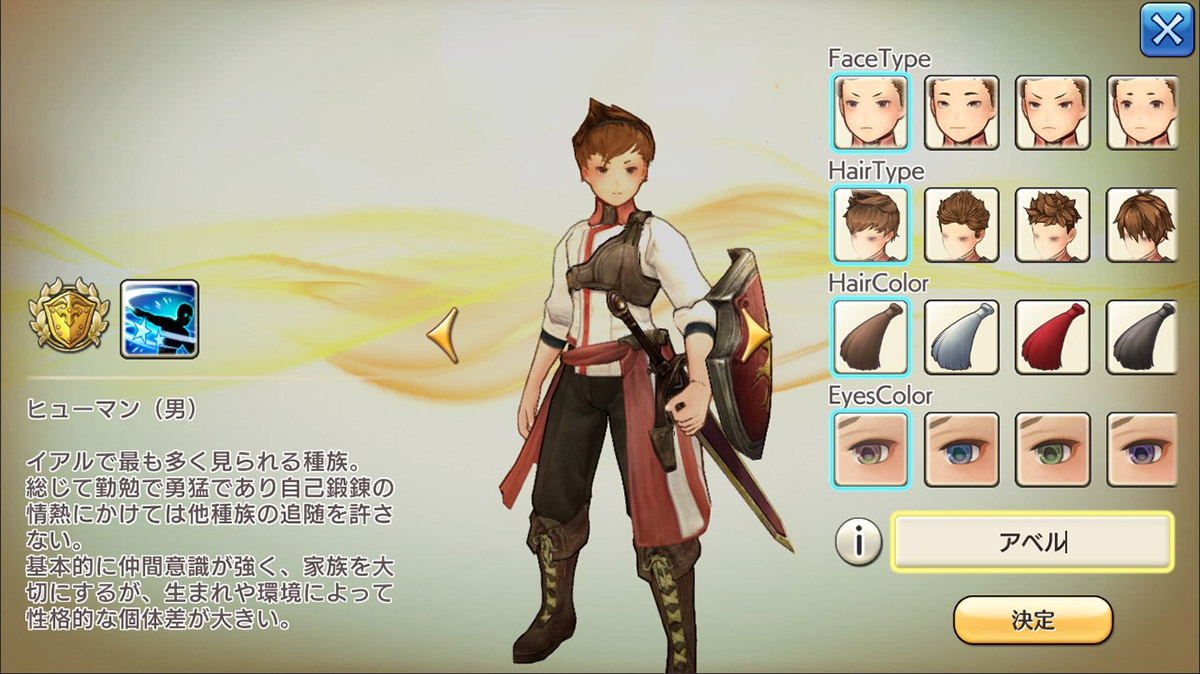Choose the brown hair color
This screenshot has height=674, width=1200.
(869, 337)
